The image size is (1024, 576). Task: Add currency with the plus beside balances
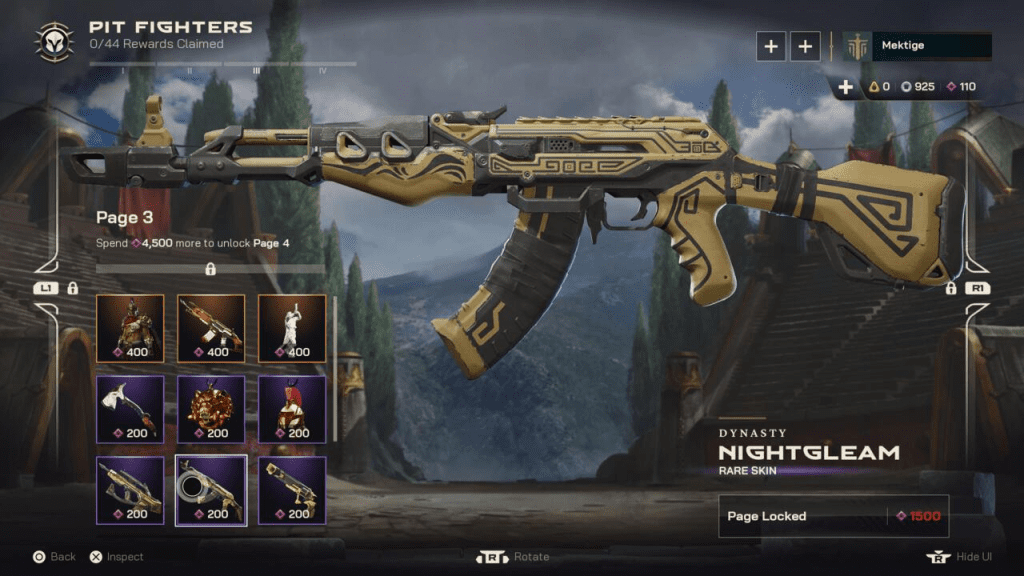tap(846, 87)
